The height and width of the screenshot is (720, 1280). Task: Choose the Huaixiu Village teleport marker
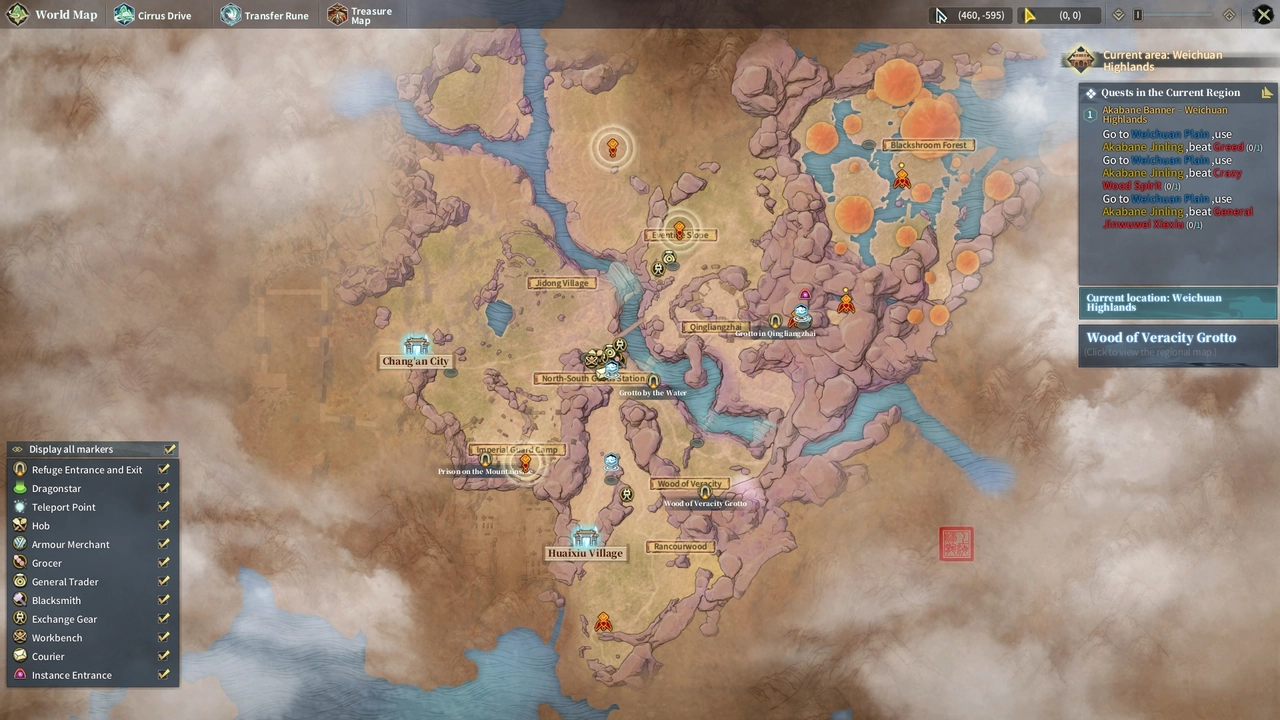tap(585, 538)
